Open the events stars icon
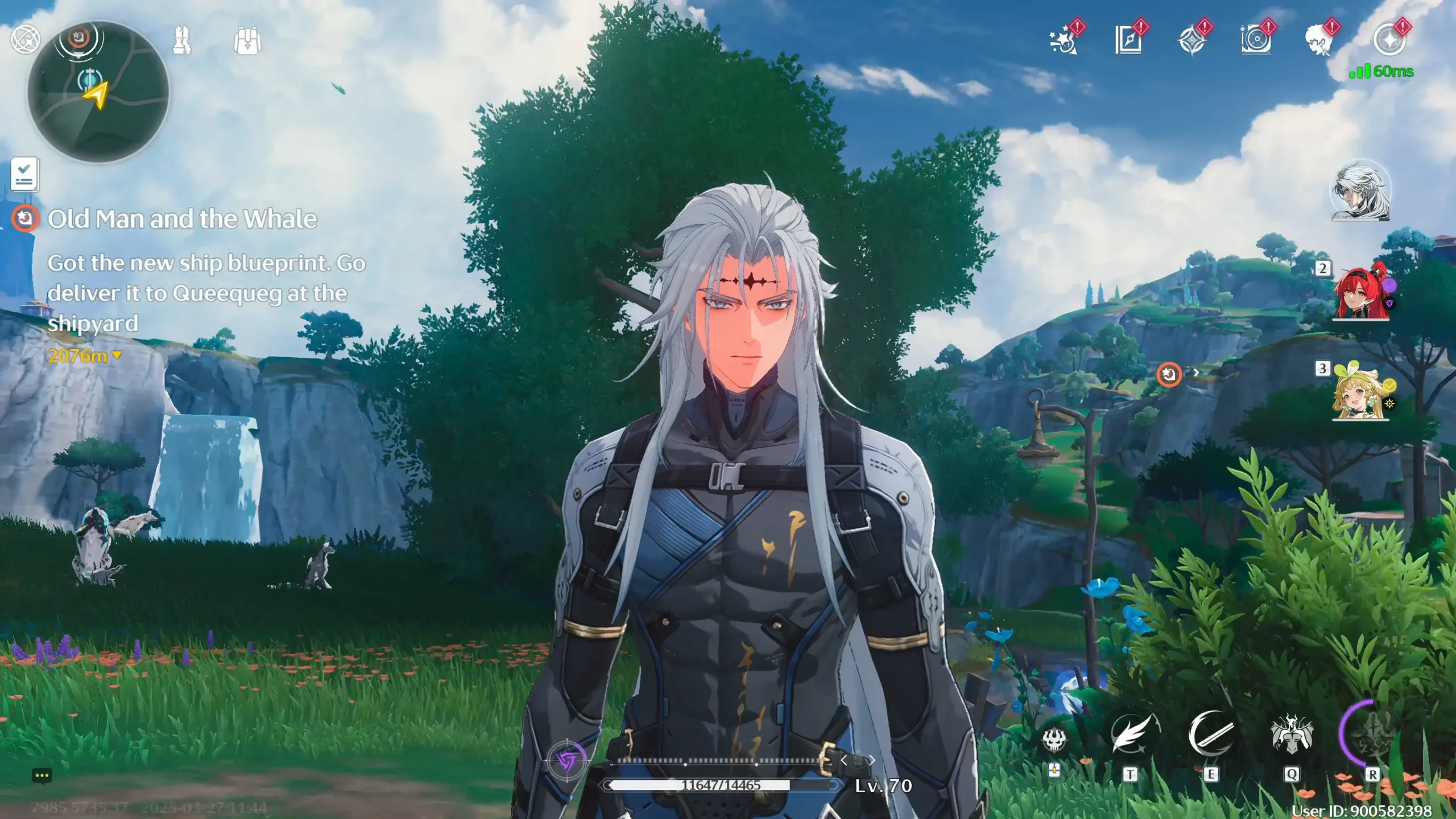The width and height of the screenshot is (1456, 819). 1063,41
